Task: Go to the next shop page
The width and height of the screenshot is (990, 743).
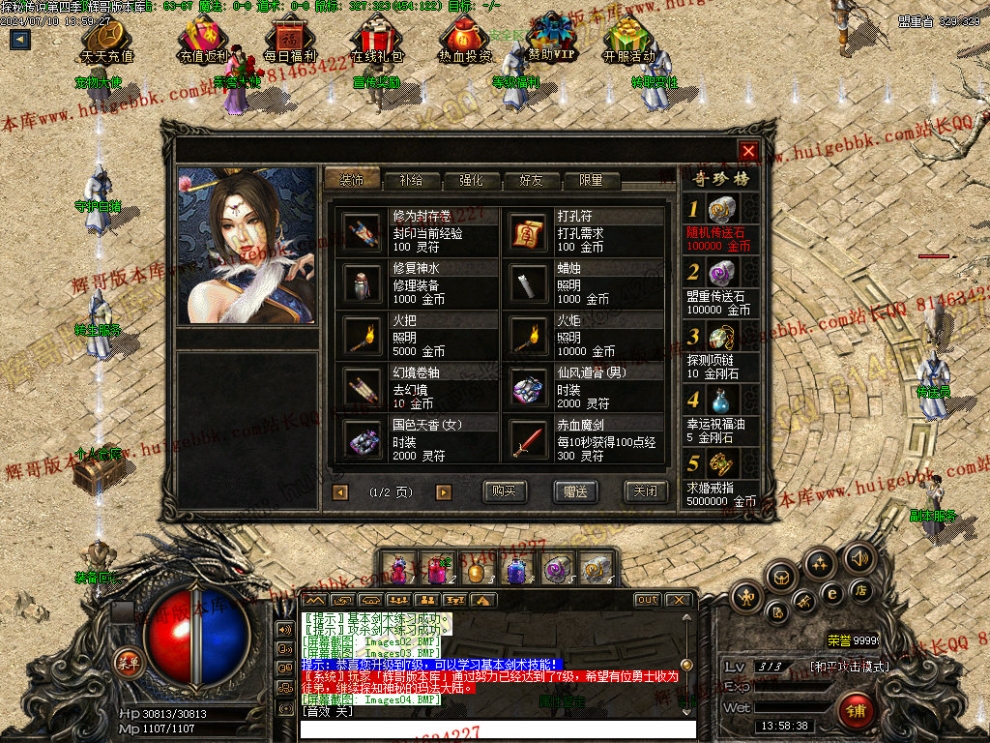Action: click(443, 492)
